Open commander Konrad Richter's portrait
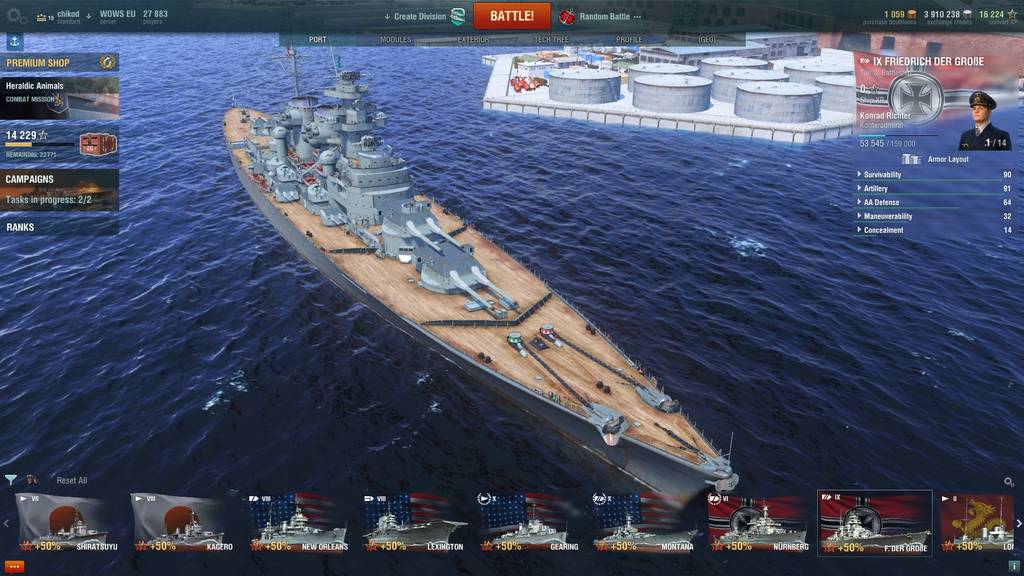This screenshot has height=576, width=1024. (x=981, y=119)
